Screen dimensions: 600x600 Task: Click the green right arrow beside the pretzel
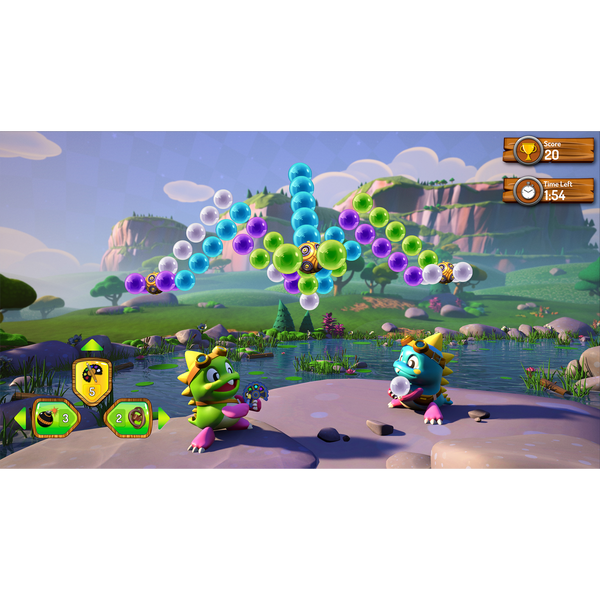[x=163, y=418]
